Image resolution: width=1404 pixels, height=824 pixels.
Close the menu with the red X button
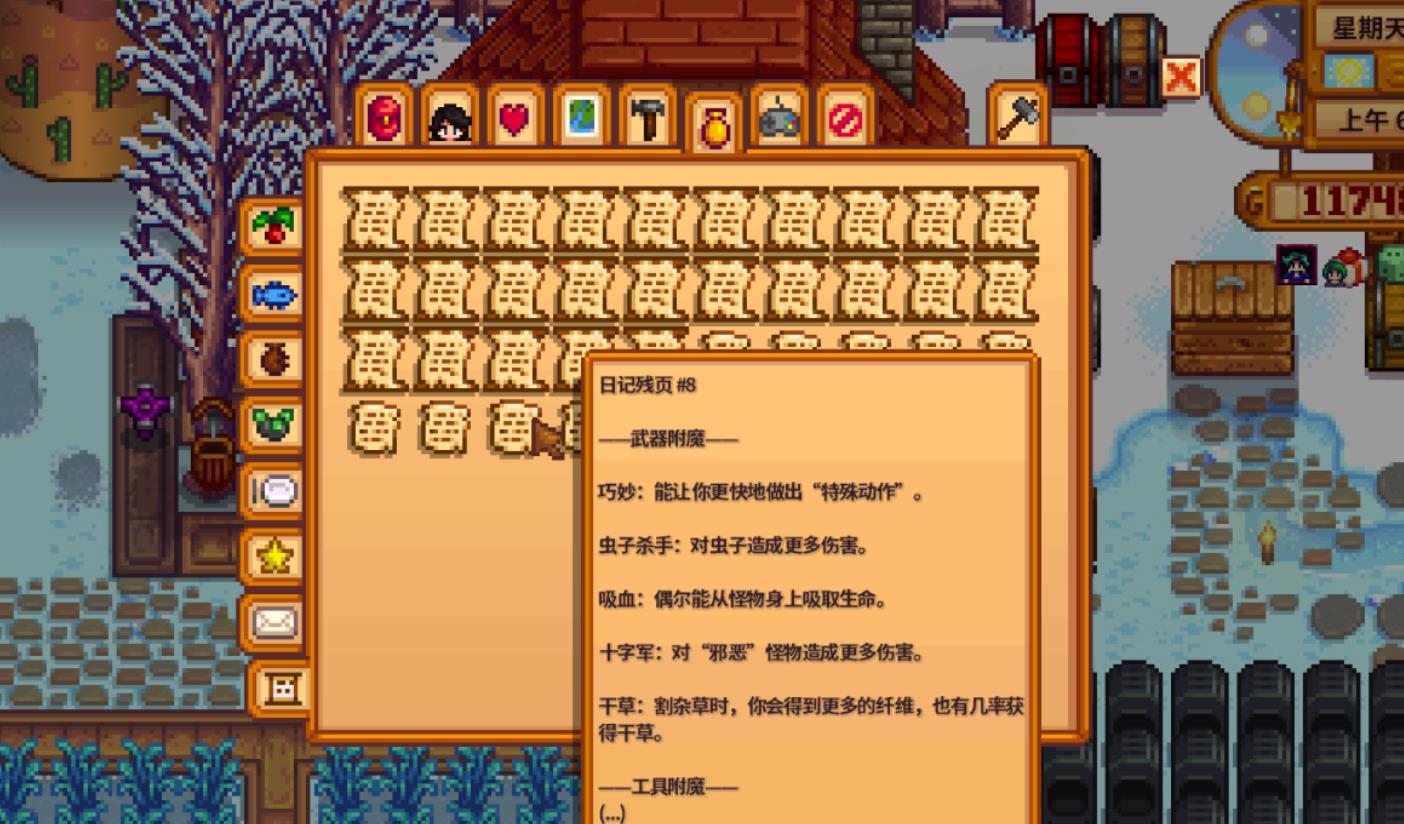tap(1180, 74)
